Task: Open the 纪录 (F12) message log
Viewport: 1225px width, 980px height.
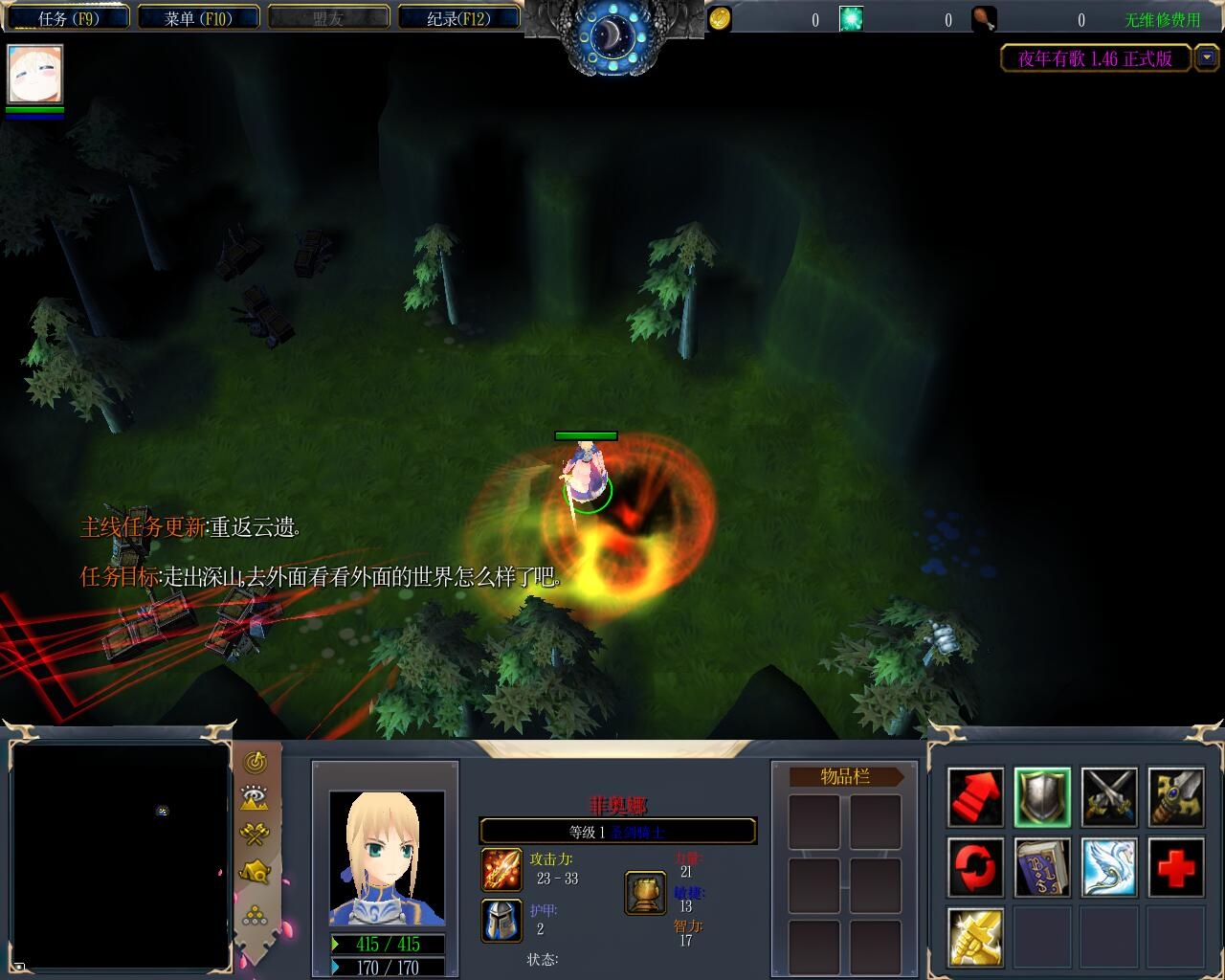Action: (458, 18)
